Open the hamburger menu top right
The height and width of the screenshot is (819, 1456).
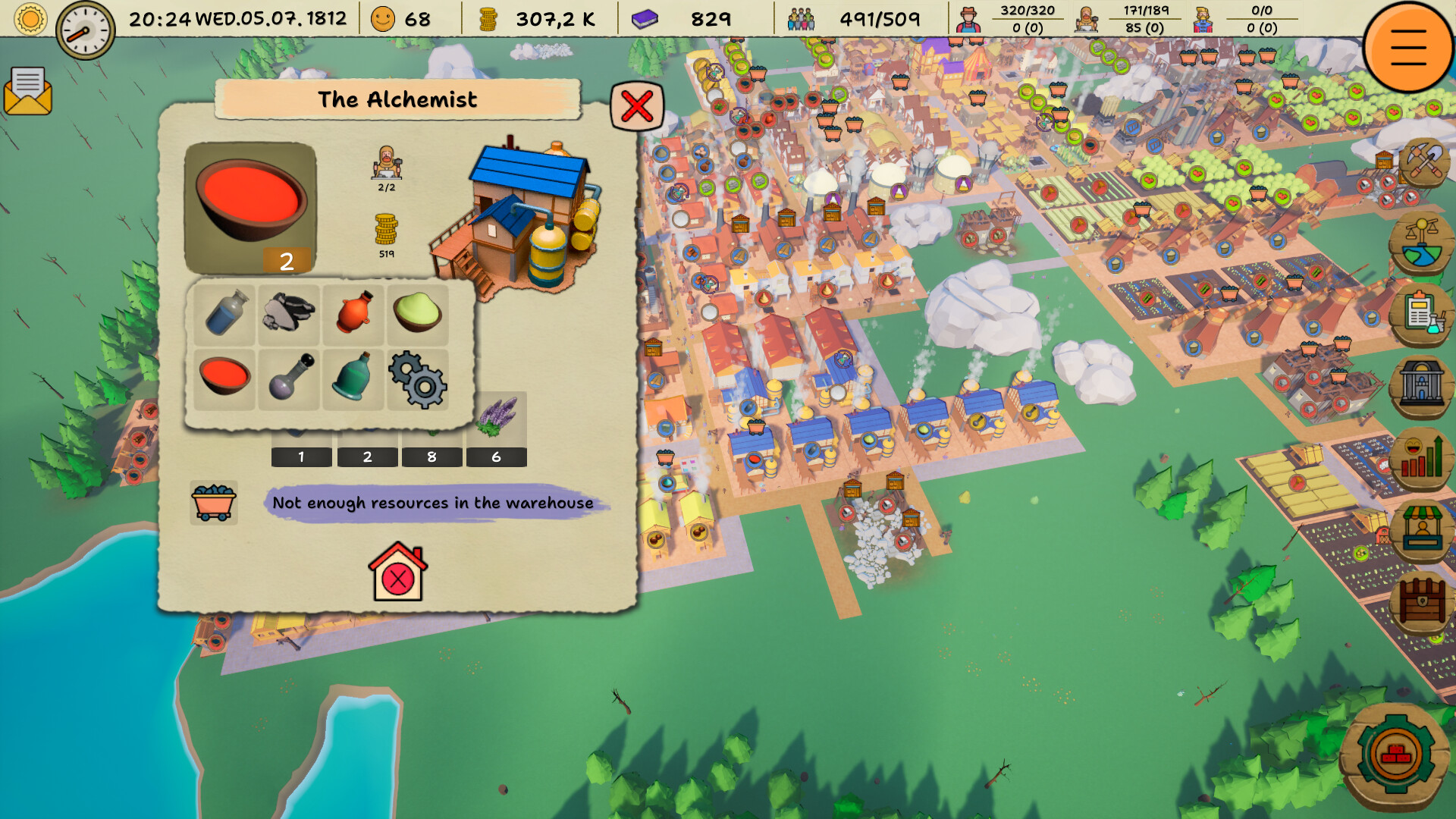[1407, 49]
